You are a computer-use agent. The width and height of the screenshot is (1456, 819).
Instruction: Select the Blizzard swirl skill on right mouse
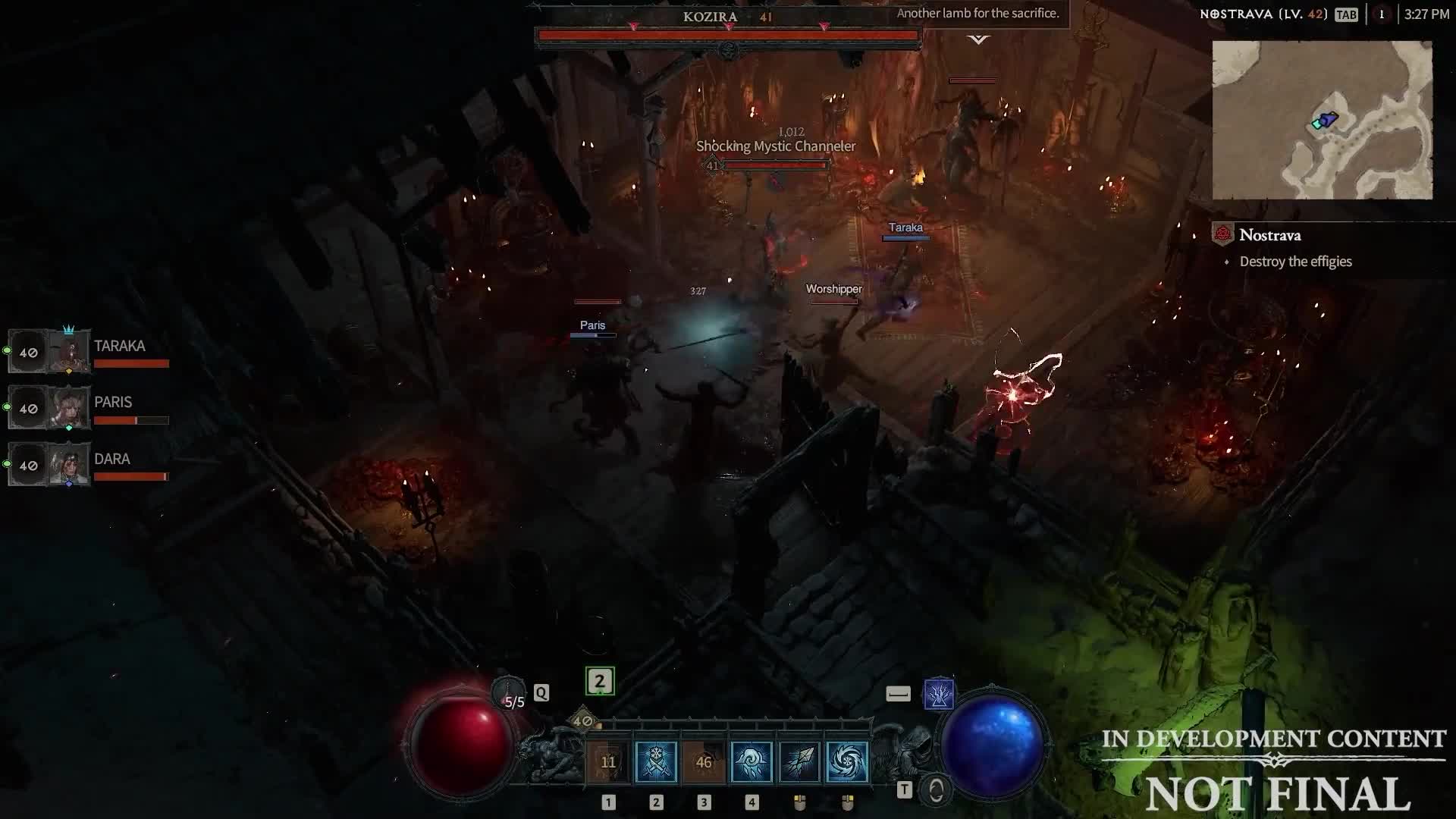pos(847,761)
